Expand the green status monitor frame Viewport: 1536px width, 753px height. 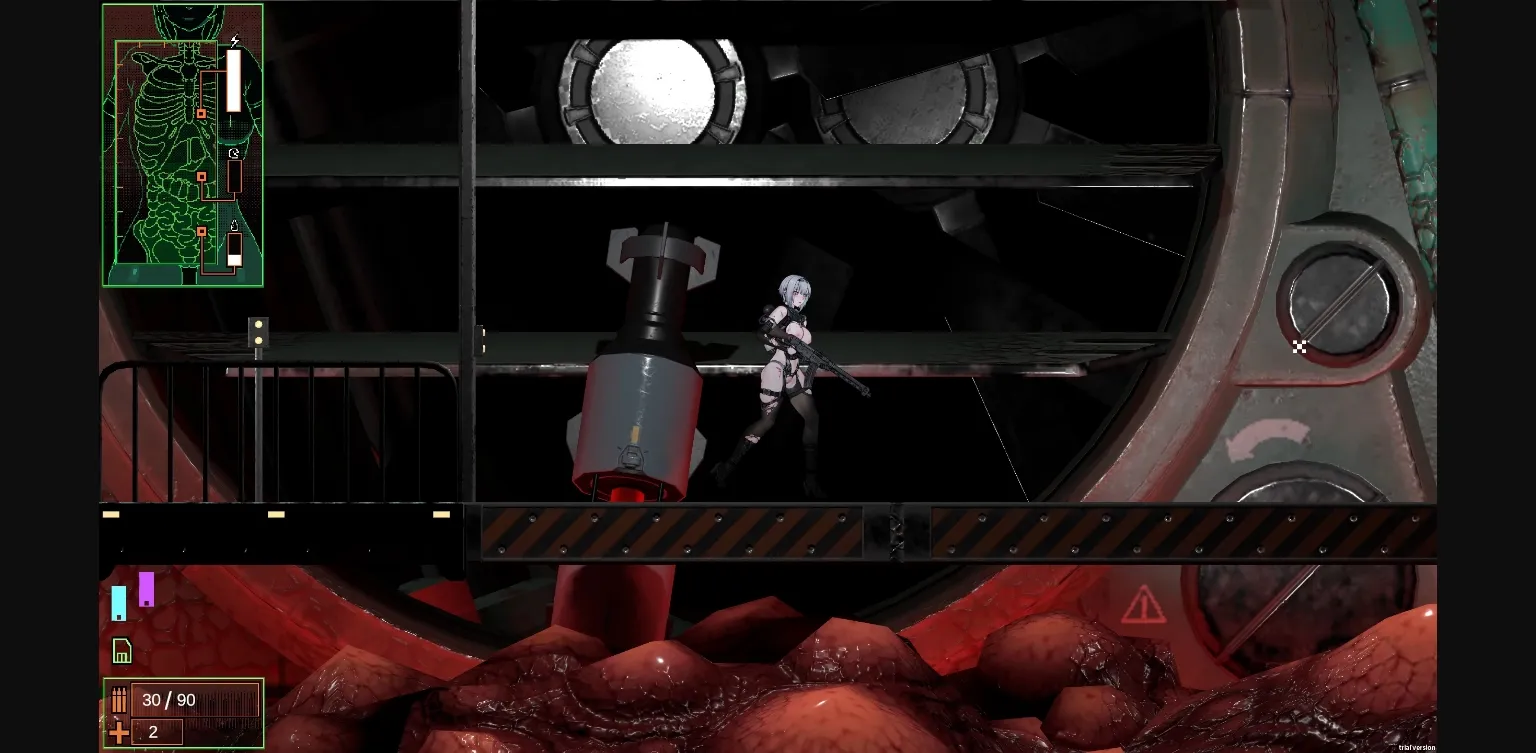coord(182,144)
